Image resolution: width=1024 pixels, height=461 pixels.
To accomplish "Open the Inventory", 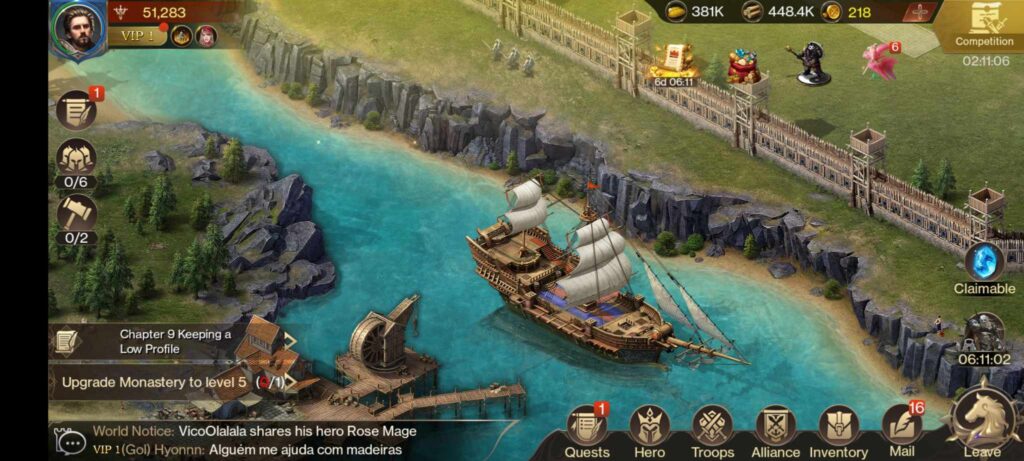I will pos(838,430).
